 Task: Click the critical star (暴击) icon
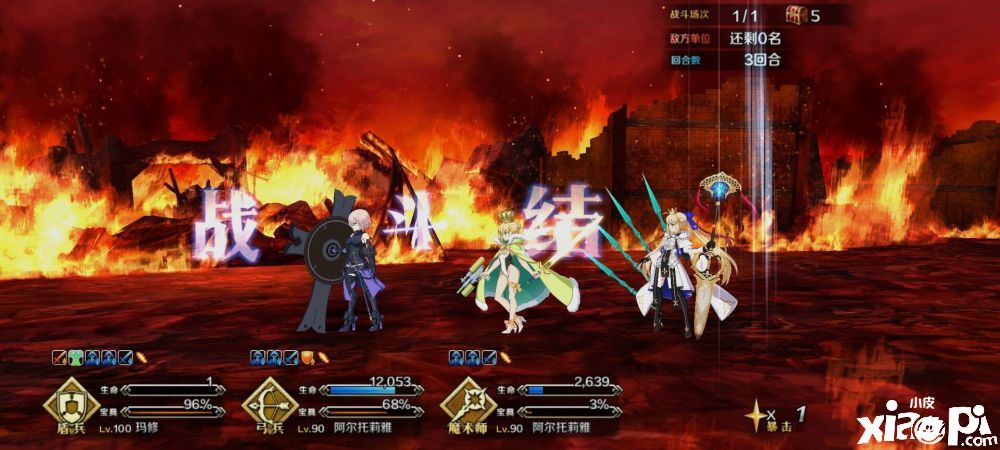[x=759, y=411]
